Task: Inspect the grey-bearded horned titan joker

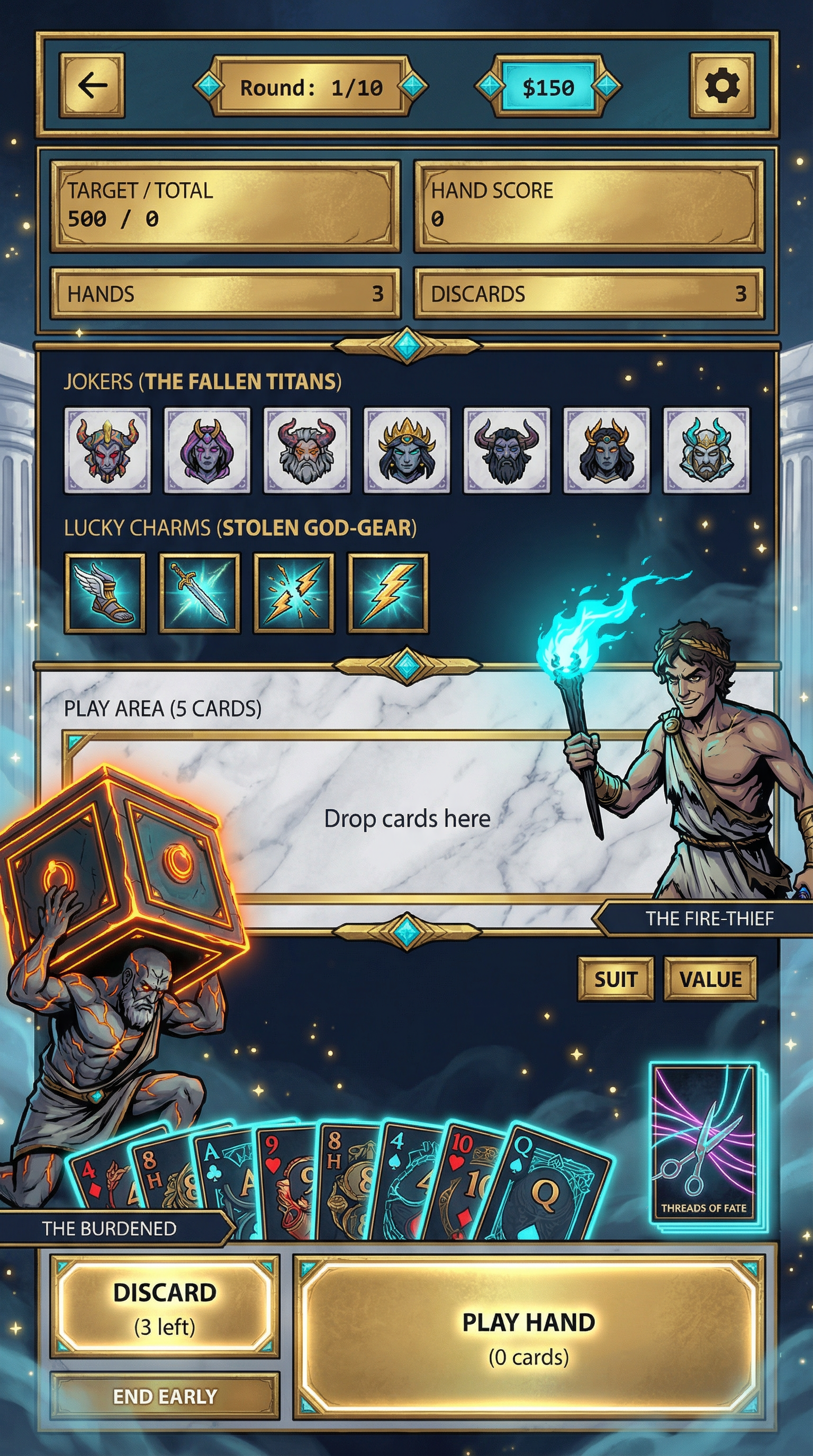Action: (x=307, y=450)
